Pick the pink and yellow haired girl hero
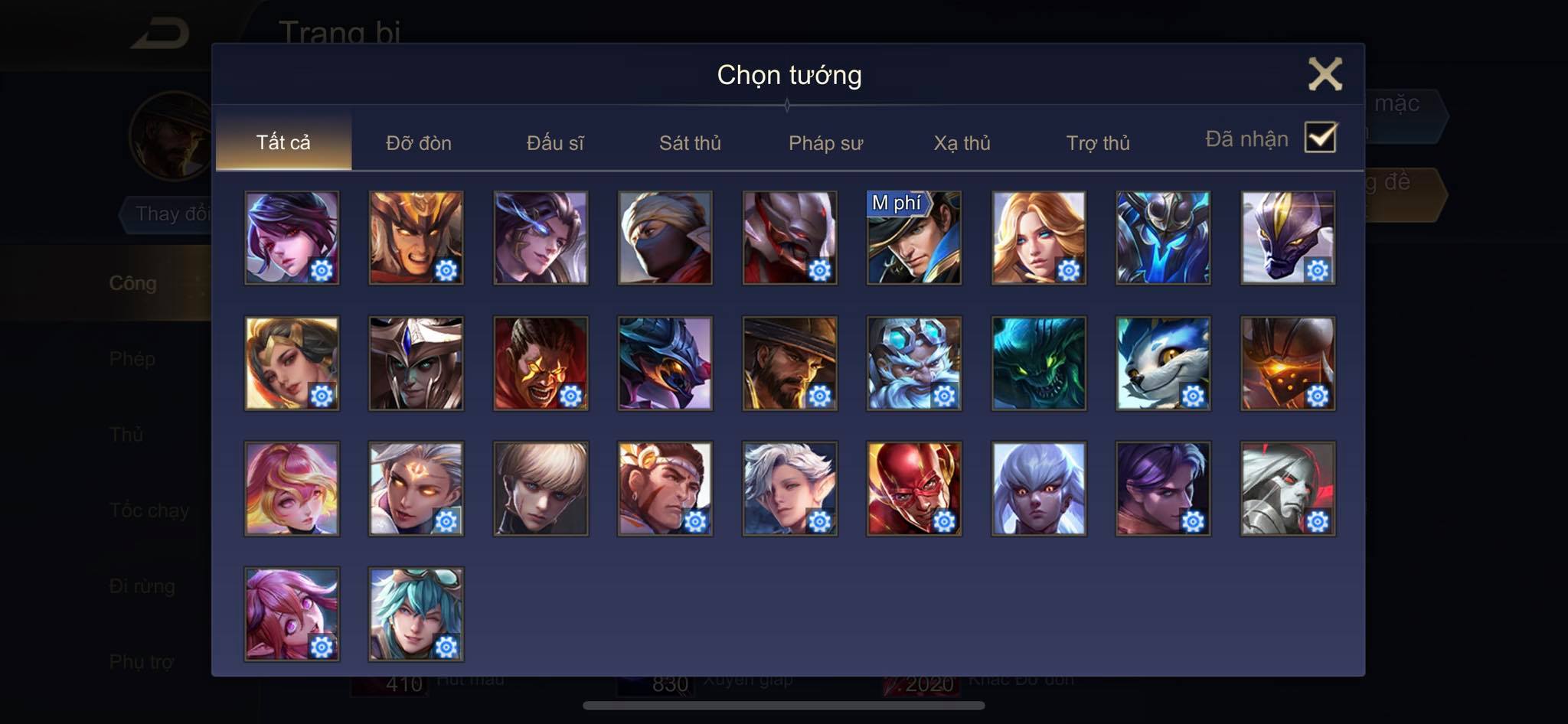The width and height of the screenshot is (1568, 724). click(292, 488)
